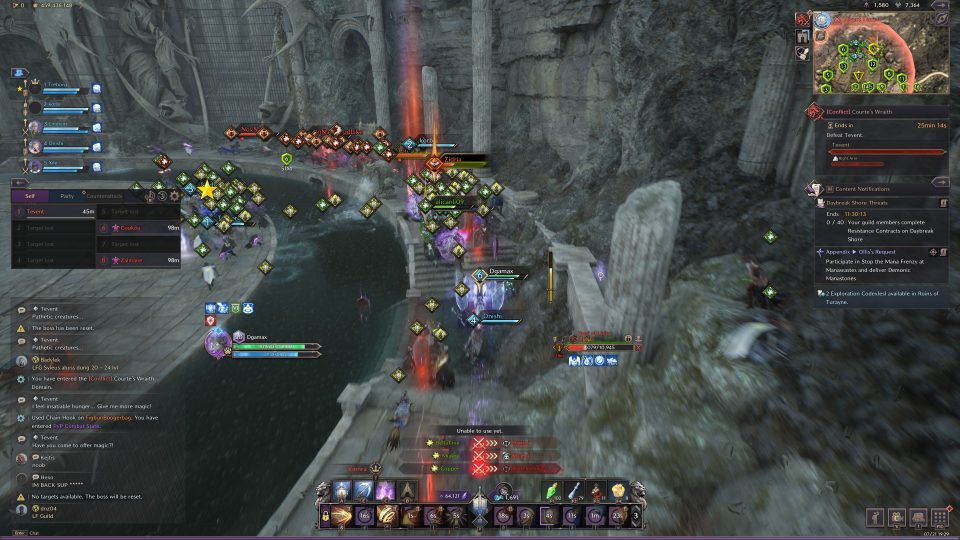960x540 pixels.
Task: Select the Self target tab
Action: (x=30, y=196)
